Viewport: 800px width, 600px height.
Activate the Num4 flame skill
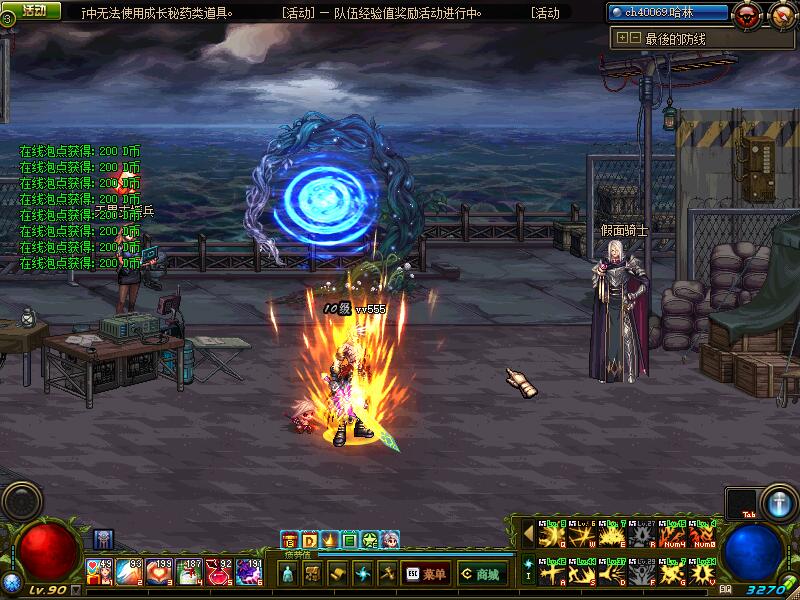pyautogui.click(x=671, y=536)
